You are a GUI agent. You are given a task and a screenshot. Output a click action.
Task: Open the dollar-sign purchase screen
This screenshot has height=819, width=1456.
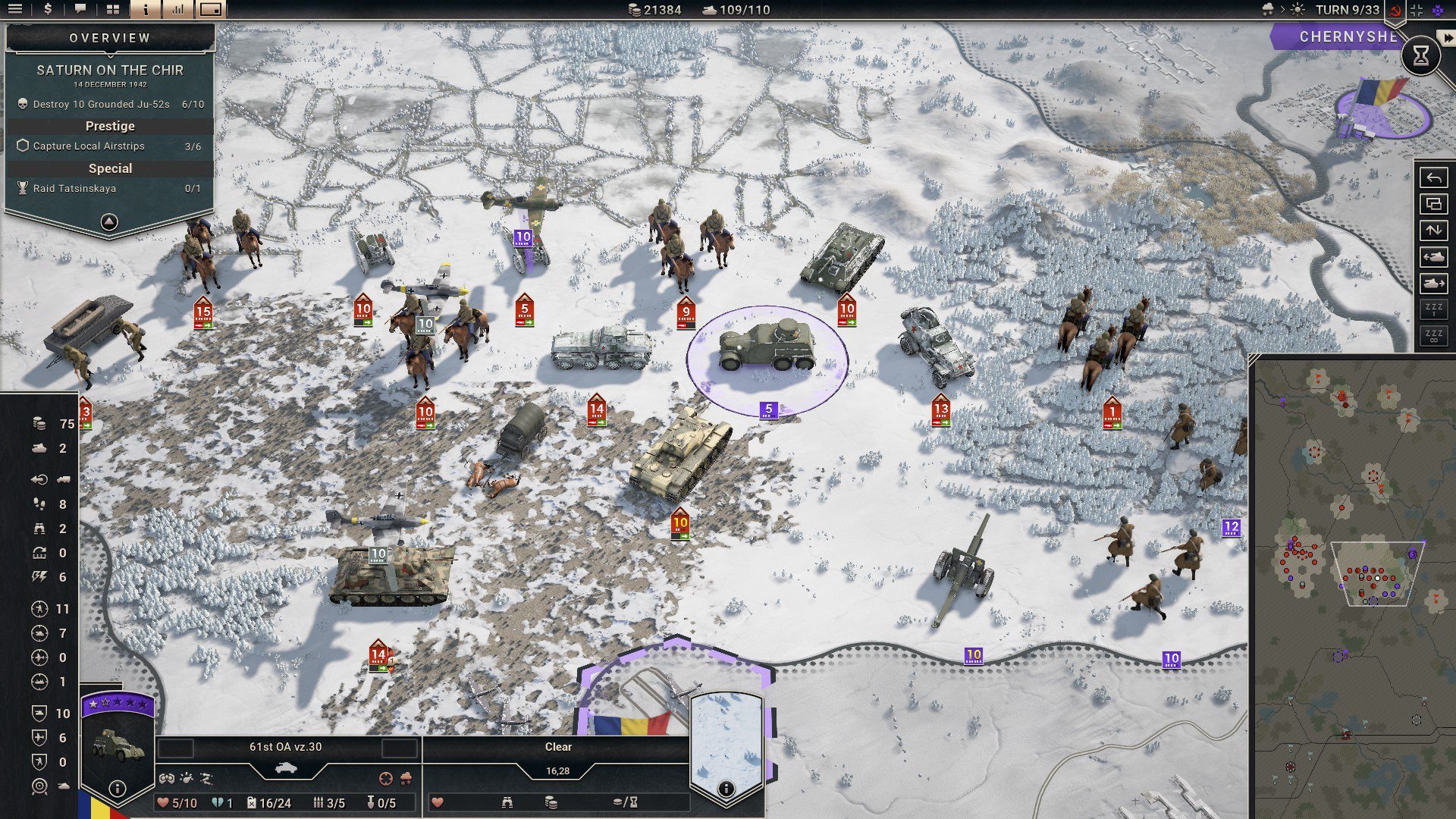[49, 10]
